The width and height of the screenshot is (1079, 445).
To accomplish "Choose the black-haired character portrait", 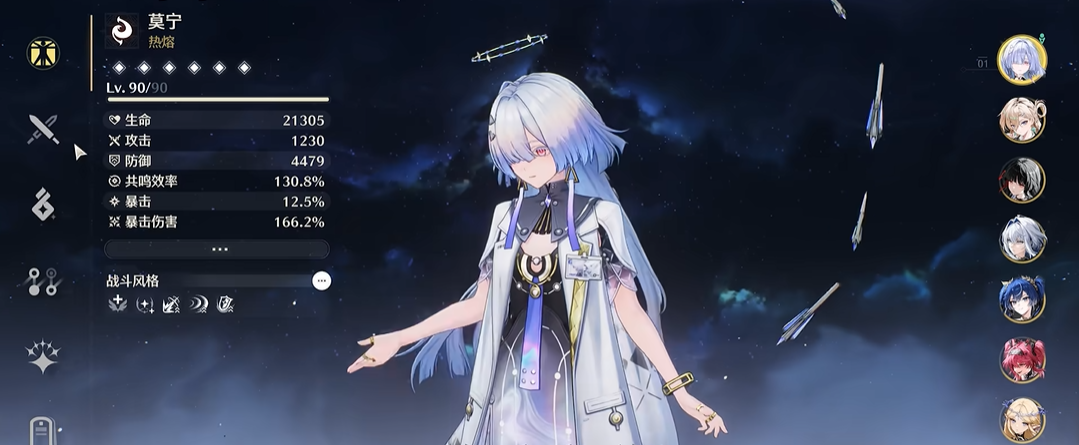I will point(1022,180).
